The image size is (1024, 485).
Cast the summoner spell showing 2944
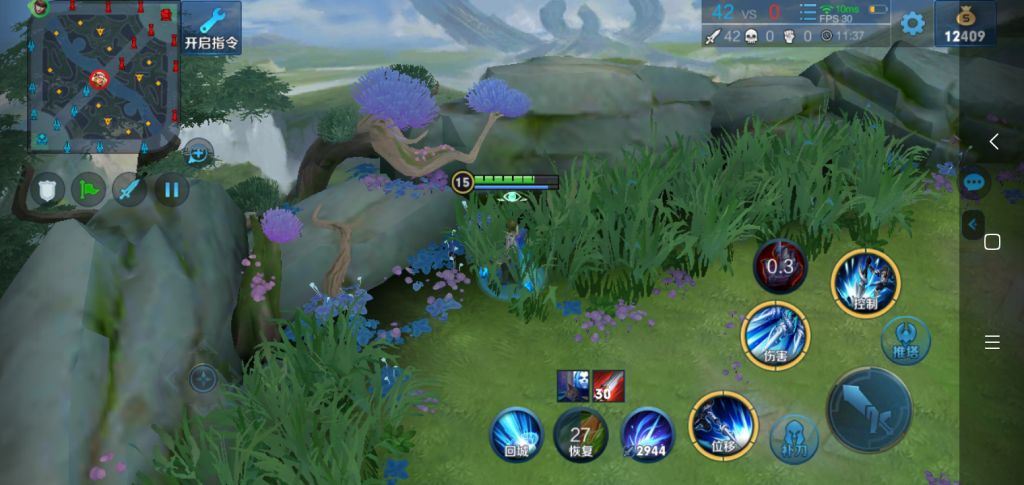646,436
